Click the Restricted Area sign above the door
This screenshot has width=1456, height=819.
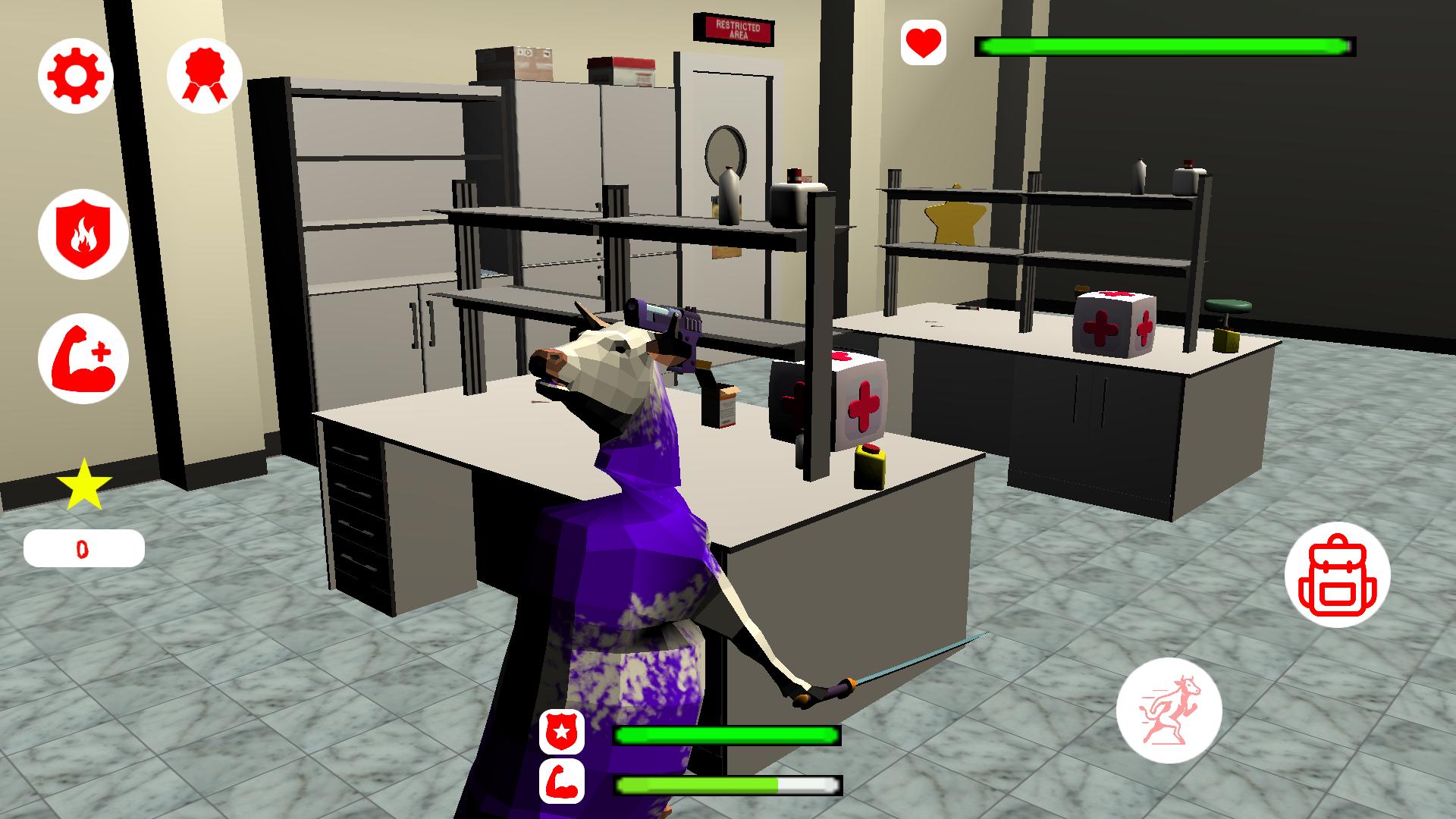(x=735, y=29)
